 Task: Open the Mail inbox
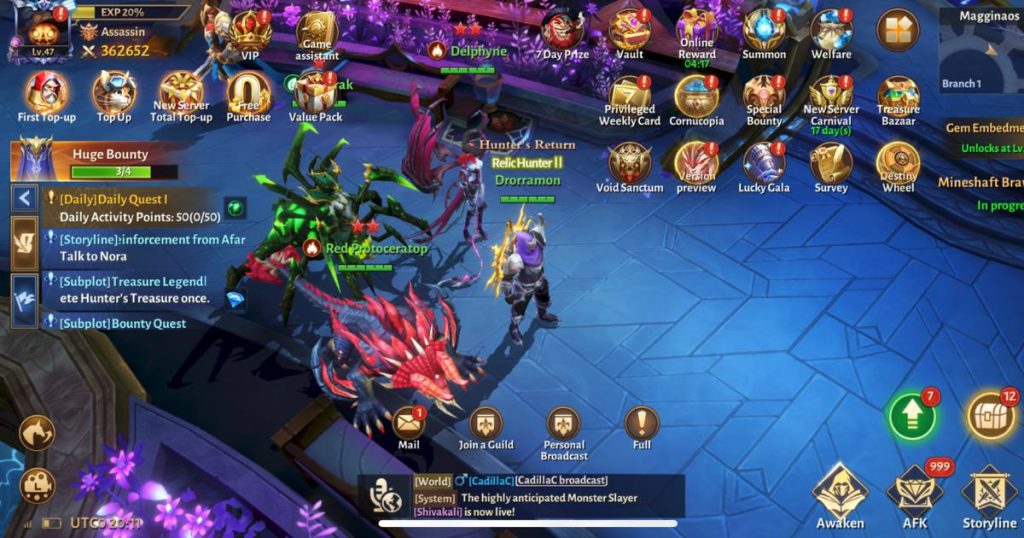click(408, 423)
